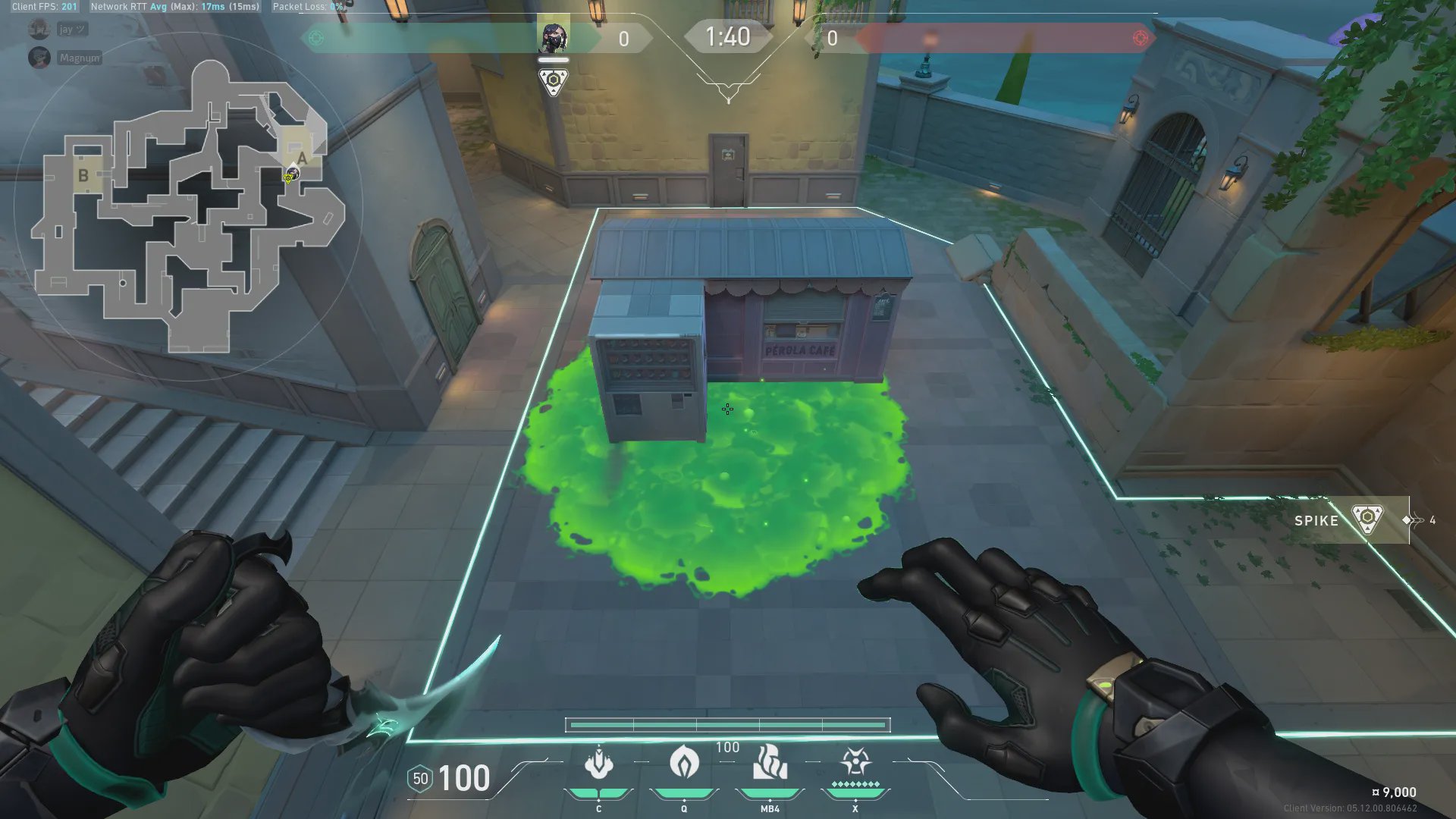Click the Viper agent portrait
This screenshot has width=1456, height=819.
click(554, 37)
